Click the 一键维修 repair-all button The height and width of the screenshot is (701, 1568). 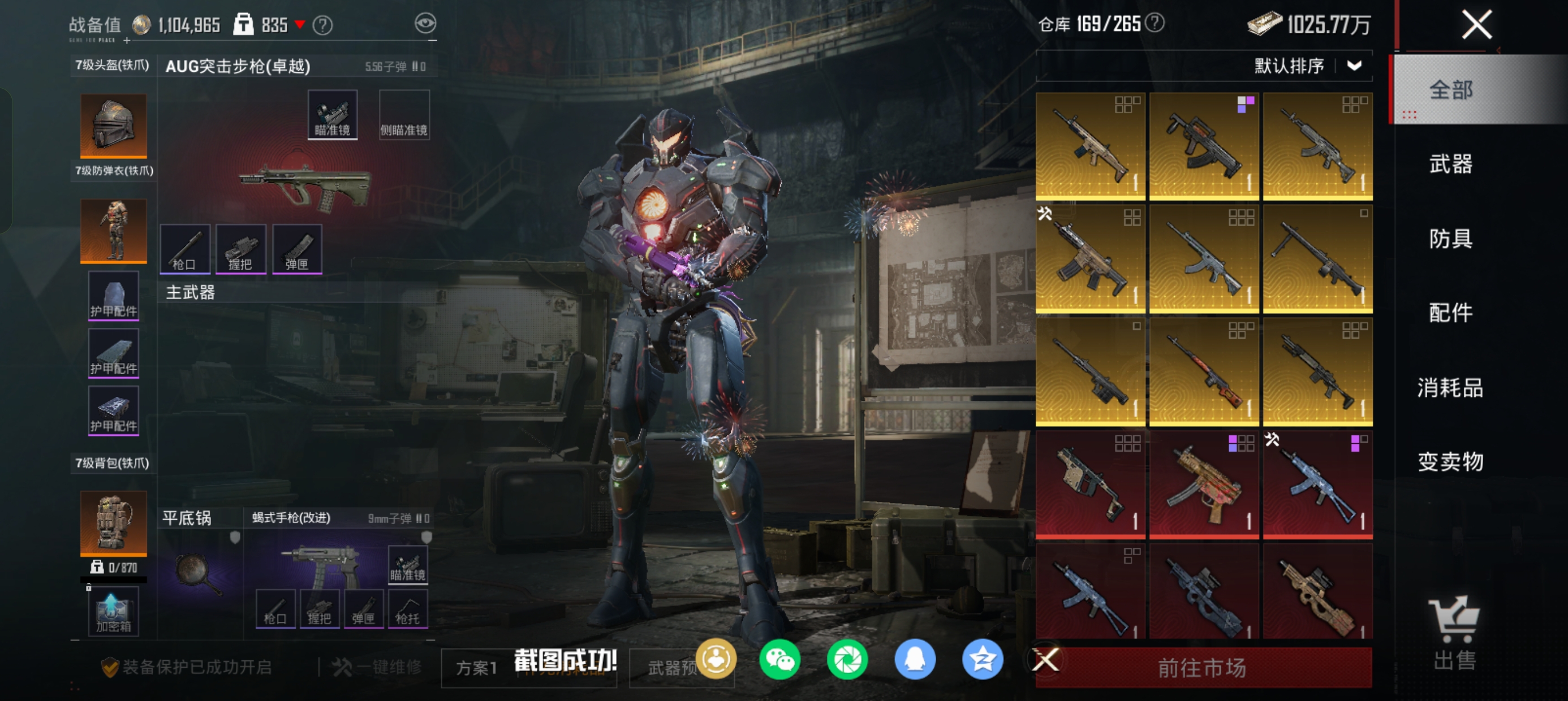(377, 668)
